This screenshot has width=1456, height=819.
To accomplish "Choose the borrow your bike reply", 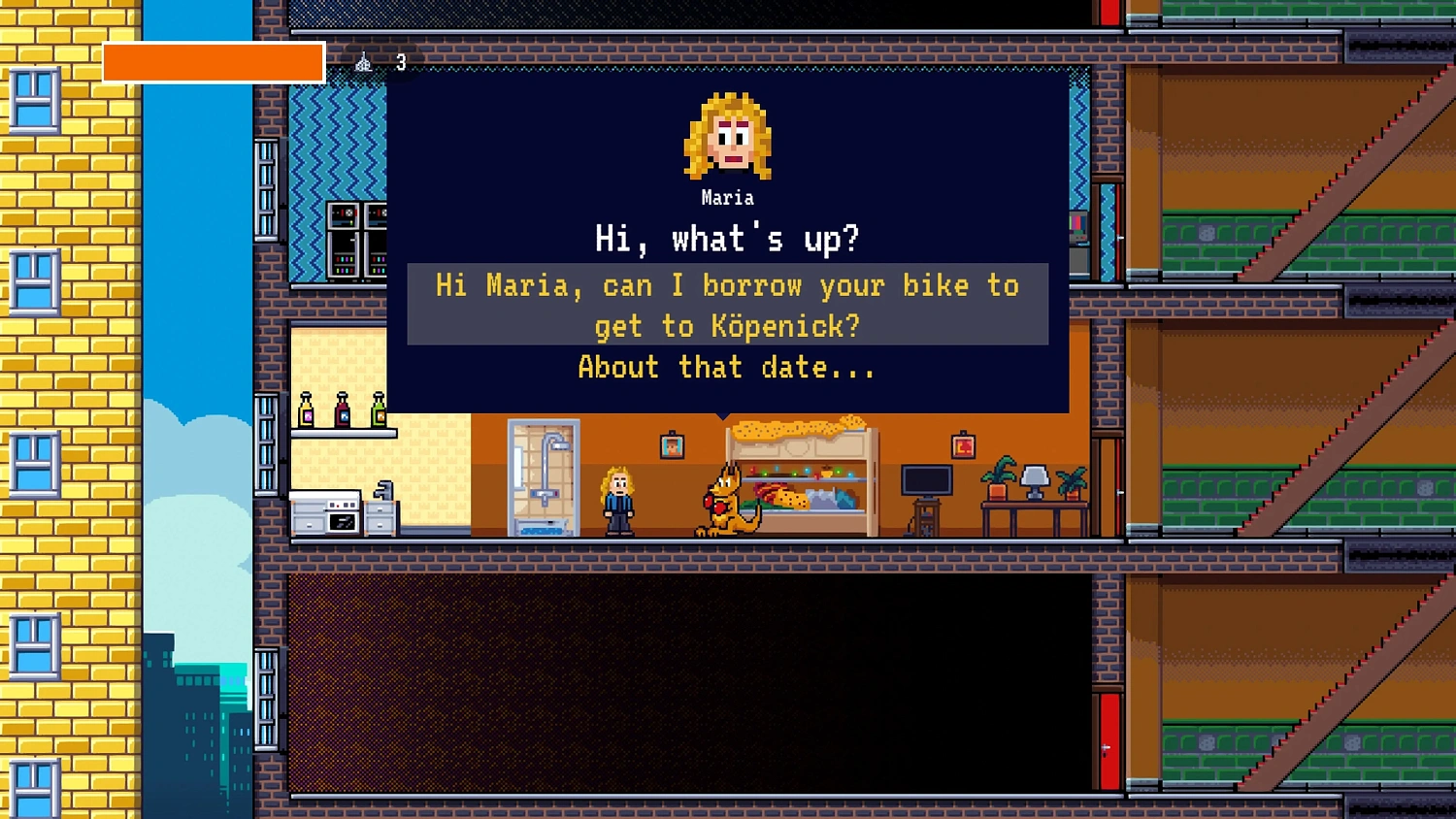I will pyautogui.click(x=727, y=305).
